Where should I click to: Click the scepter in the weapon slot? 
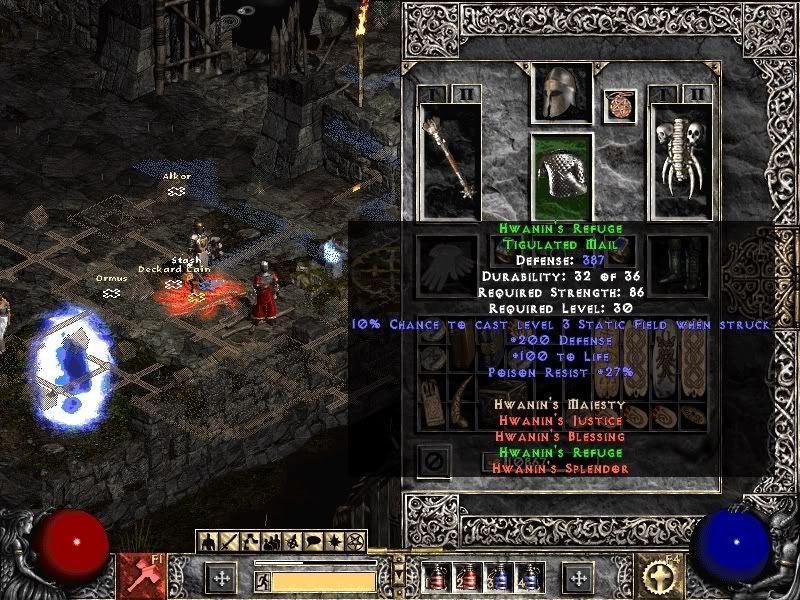[x=449, y=162]
